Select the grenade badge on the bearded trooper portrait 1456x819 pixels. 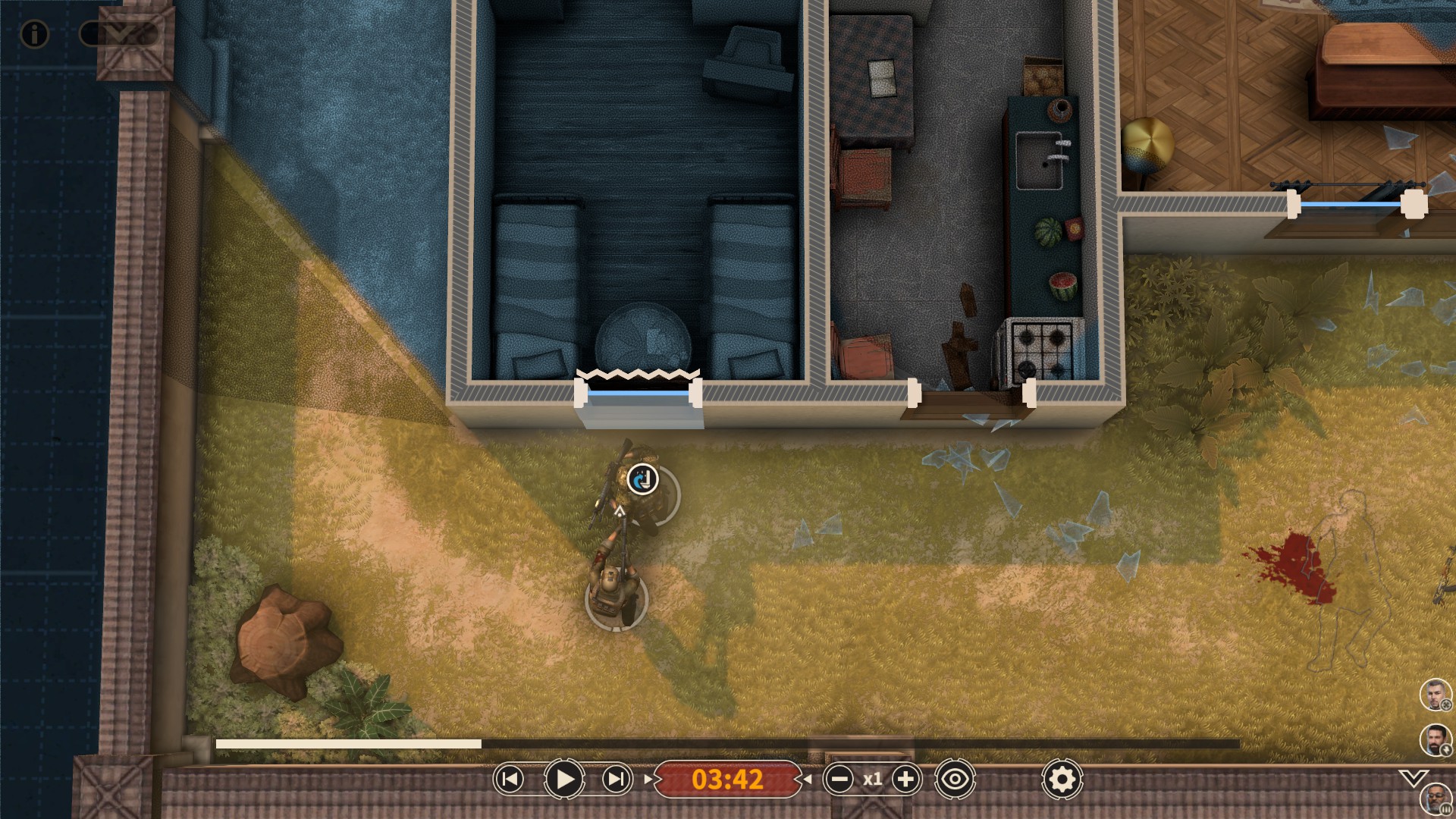coord(1446,749)
